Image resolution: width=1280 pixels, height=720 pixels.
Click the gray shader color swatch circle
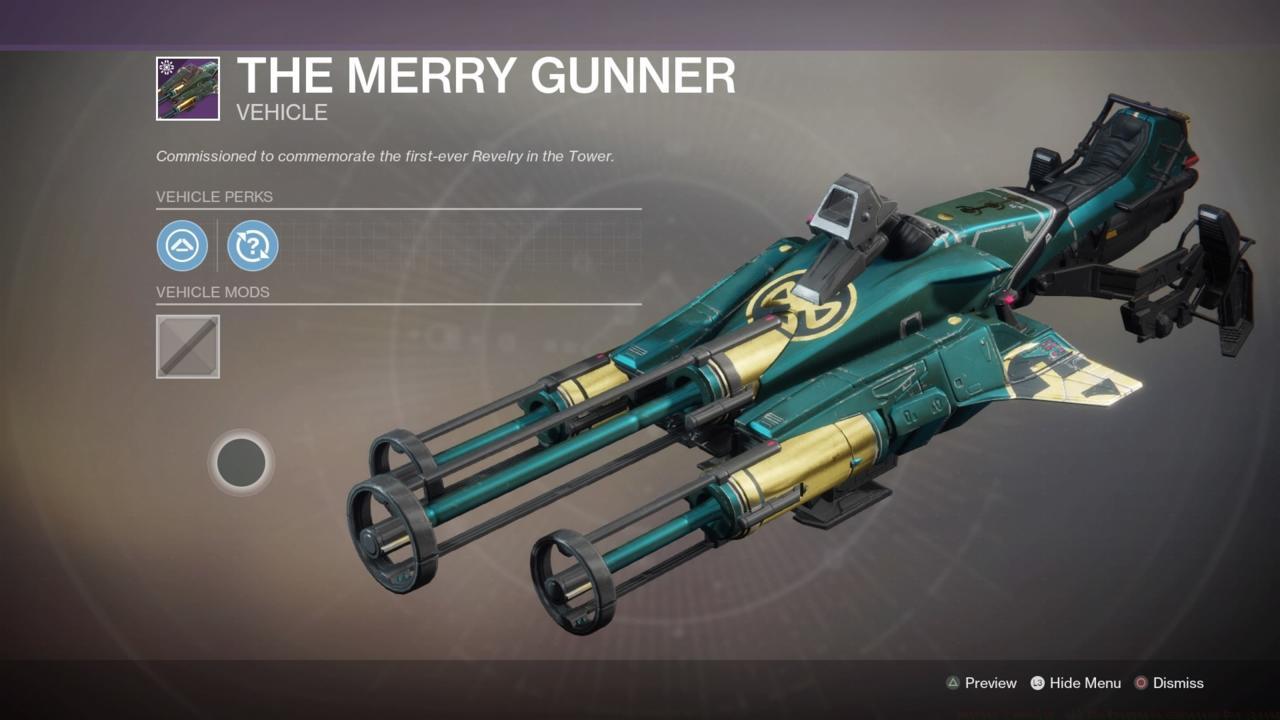pyautogui.click(x=241, y=462)
